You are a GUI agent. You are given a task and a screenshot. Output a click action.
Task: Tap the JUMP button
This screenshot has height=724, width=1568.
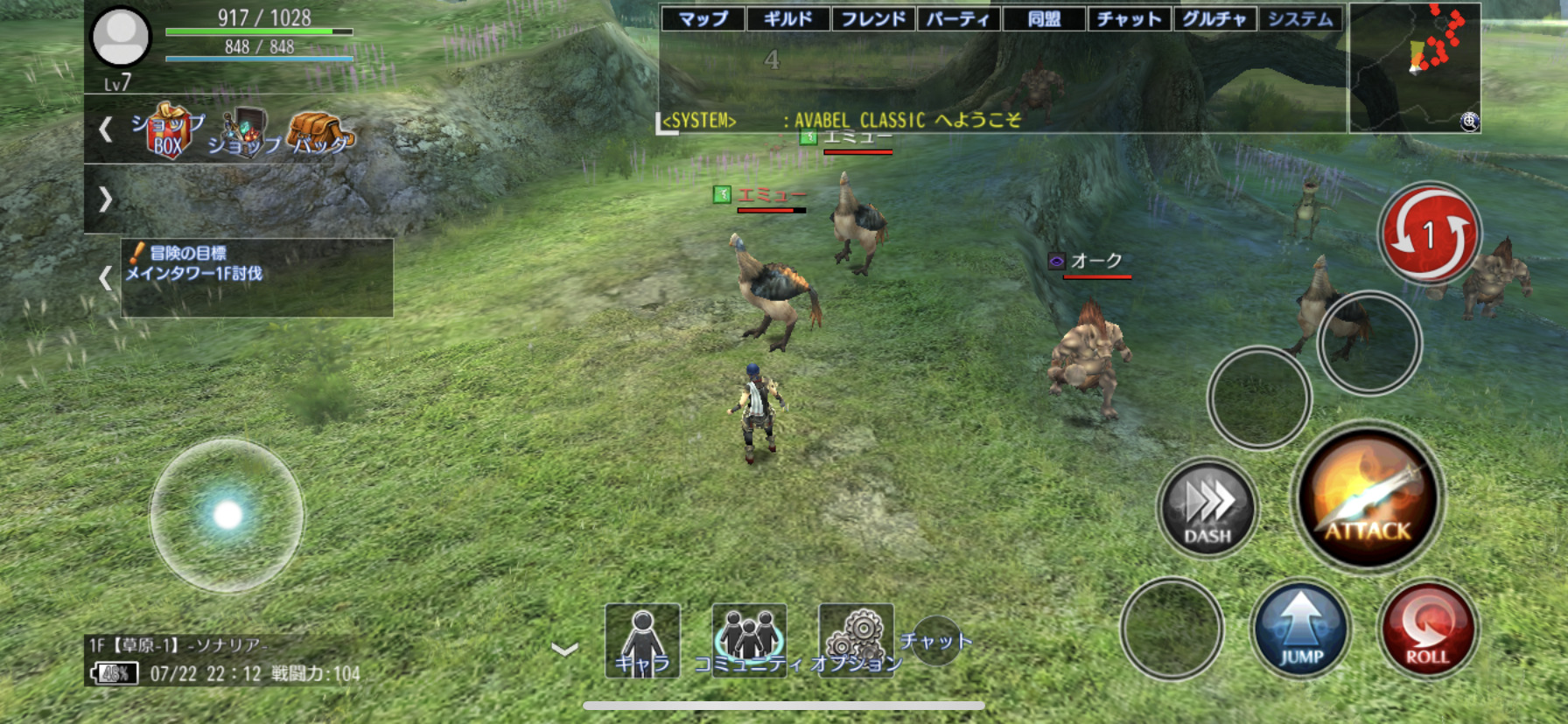(1301, 630)
